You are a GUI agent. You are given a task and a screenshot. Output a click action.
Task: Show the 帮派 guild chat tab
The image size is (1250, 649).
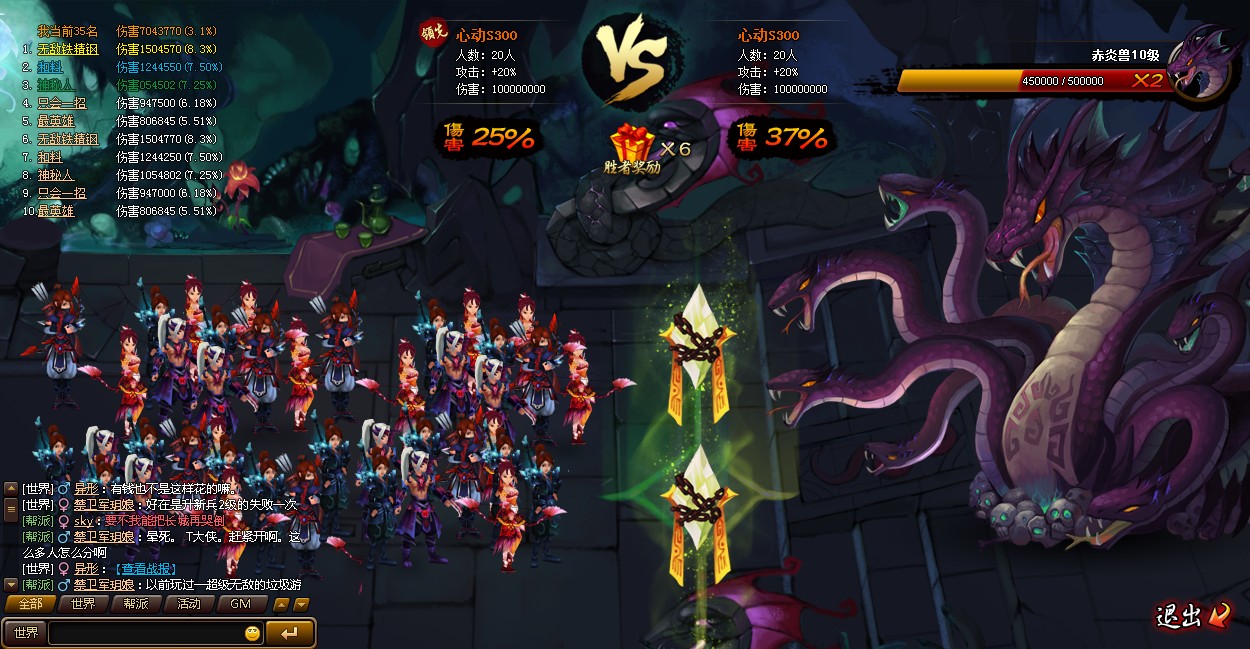pos(136,604)
